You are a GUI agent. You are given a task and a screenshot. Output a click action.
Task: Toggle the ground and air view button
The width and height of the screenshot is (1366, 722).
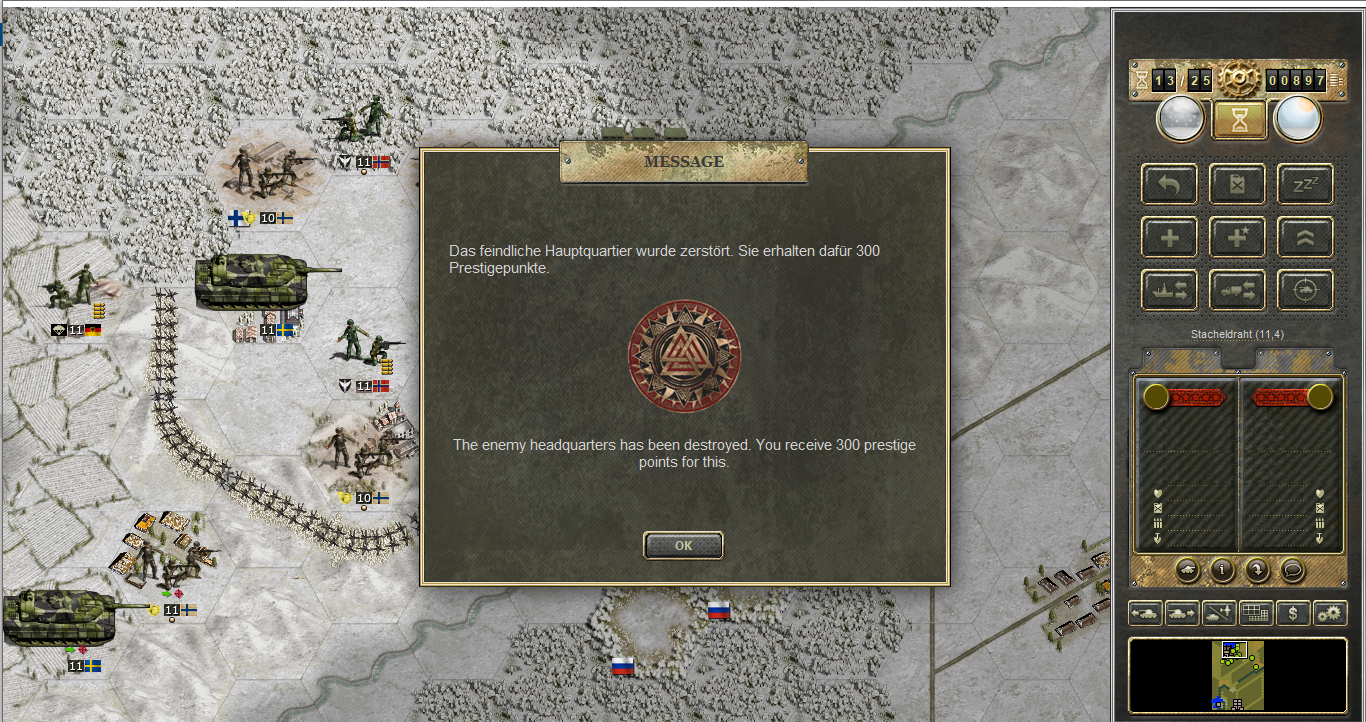pyautogui.click(x=1220, y=612)
